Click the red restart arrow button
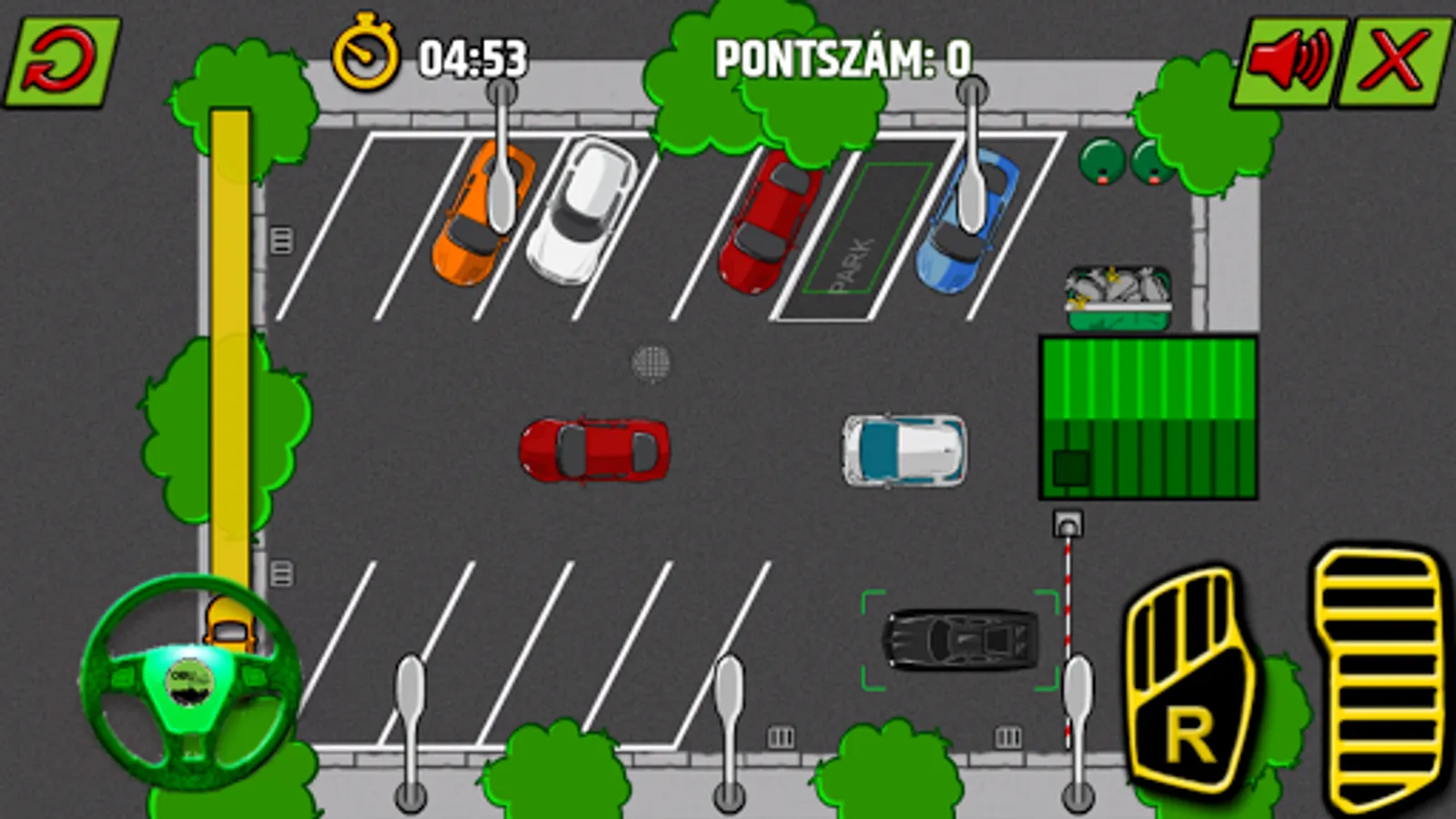 [62, 62]
